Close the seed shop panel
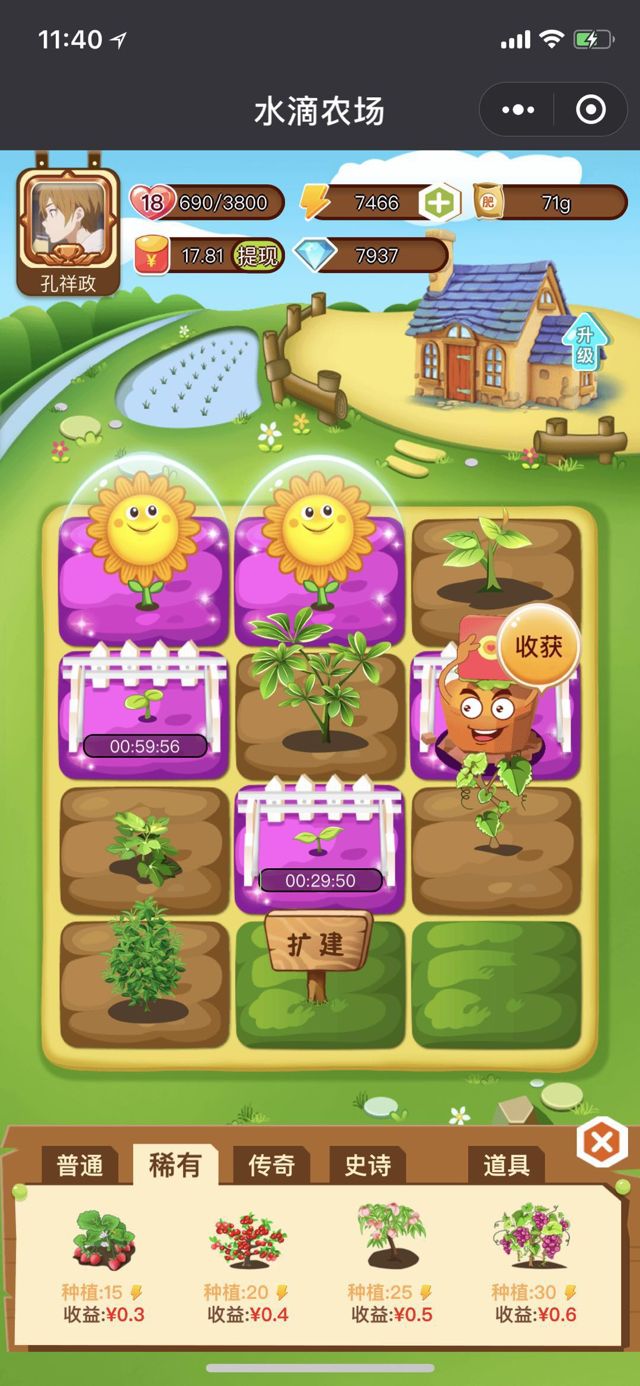The height and width of the screenshot is (1386, 640). [602, 1144]
